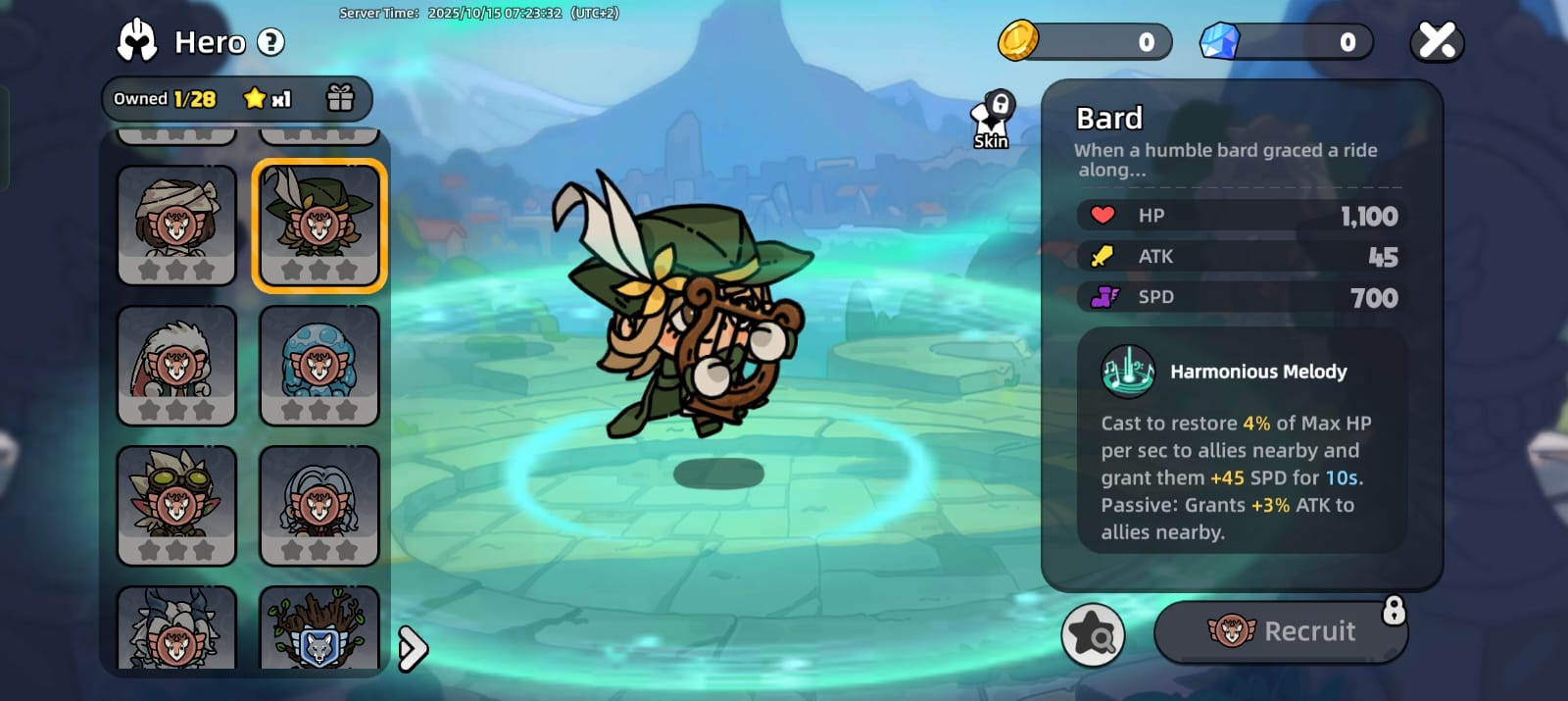1568x701 pixels.
Task: Choose the blue mushroom-cap hero portrait
Action: point(319,365)
